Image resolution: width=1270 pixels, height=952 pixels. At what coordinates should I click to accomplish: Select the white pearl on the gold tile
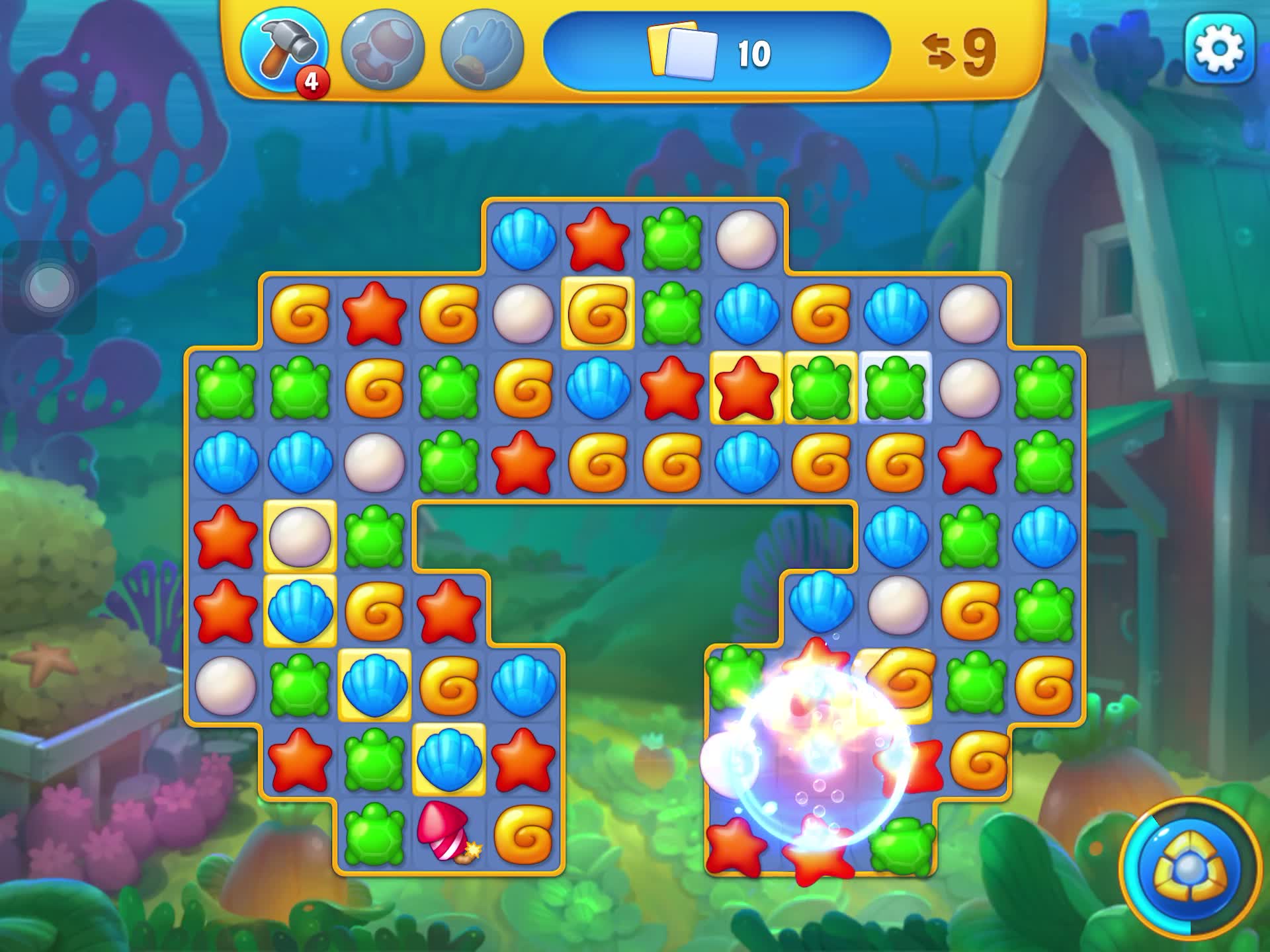click(x=300, y=536)
